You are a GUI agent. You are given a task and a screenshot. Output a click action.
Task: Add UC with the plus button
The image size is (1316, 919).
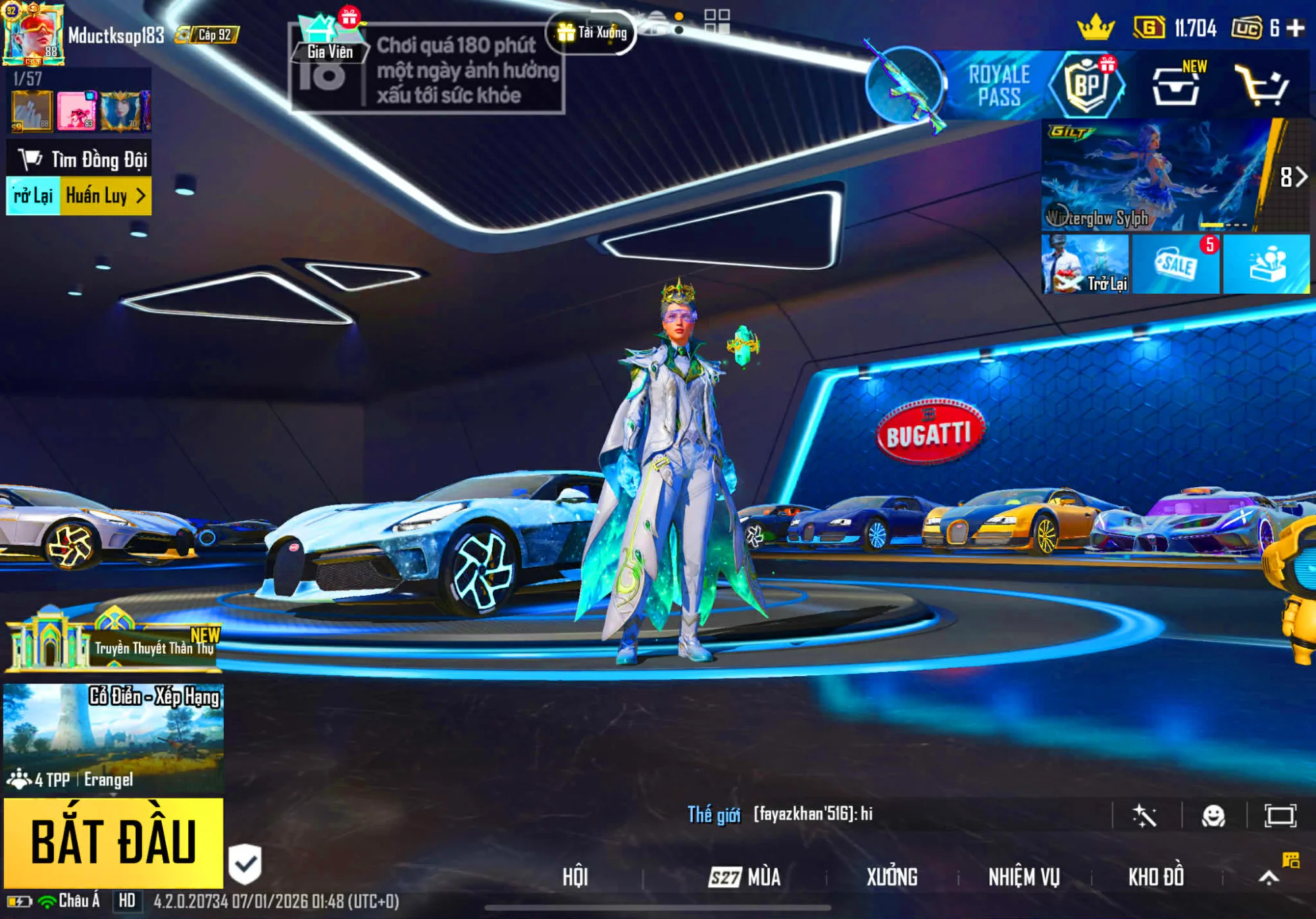(1296, 28)
